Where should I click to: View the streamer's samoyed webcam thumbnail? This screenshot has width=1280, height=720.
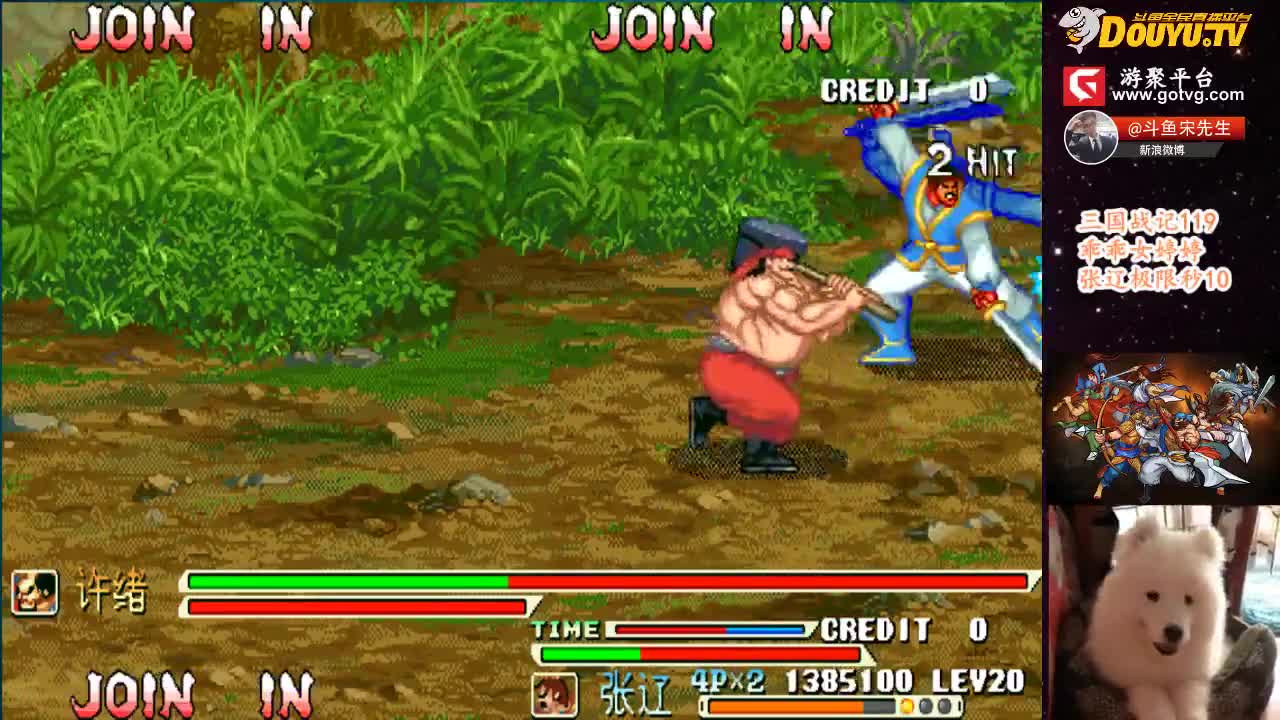1162,612
